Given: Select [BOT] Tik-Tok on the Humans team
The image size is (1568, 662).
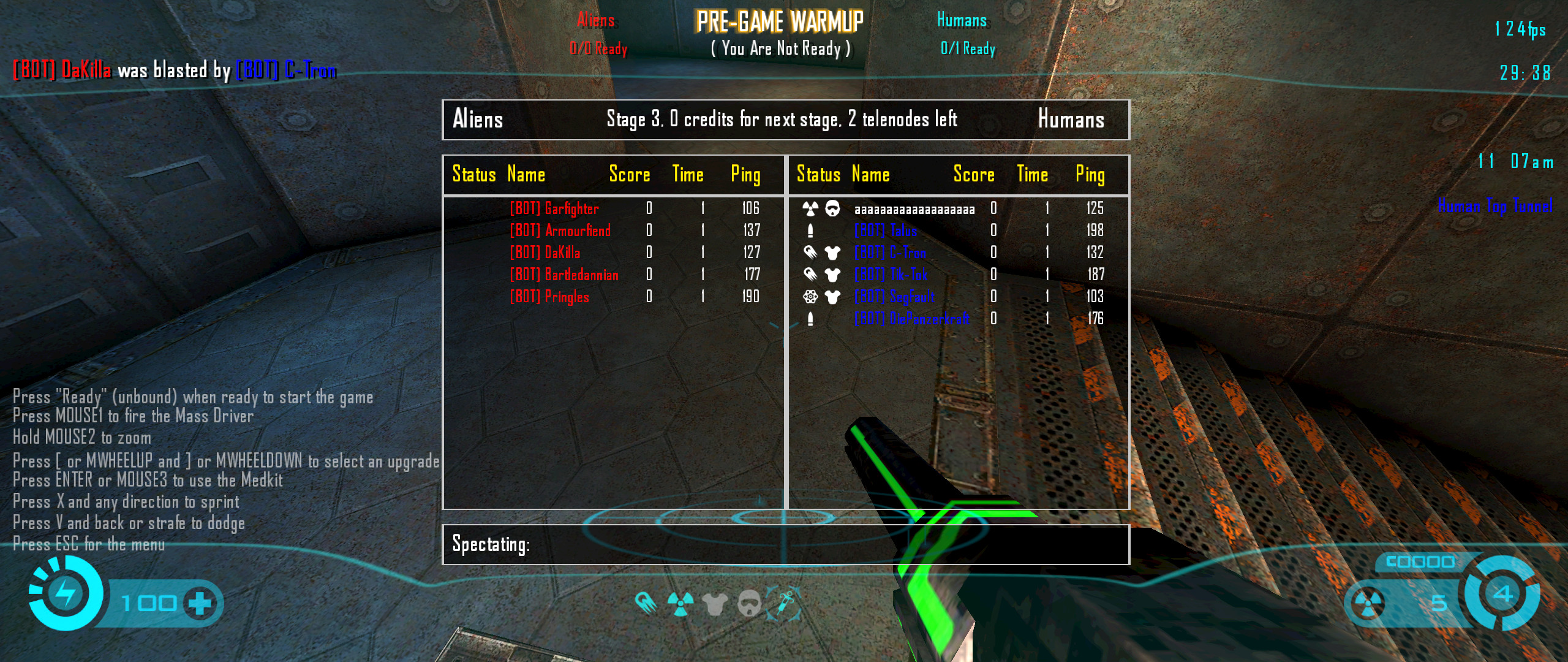Looking at the screenshot, I should pos(891,275).
